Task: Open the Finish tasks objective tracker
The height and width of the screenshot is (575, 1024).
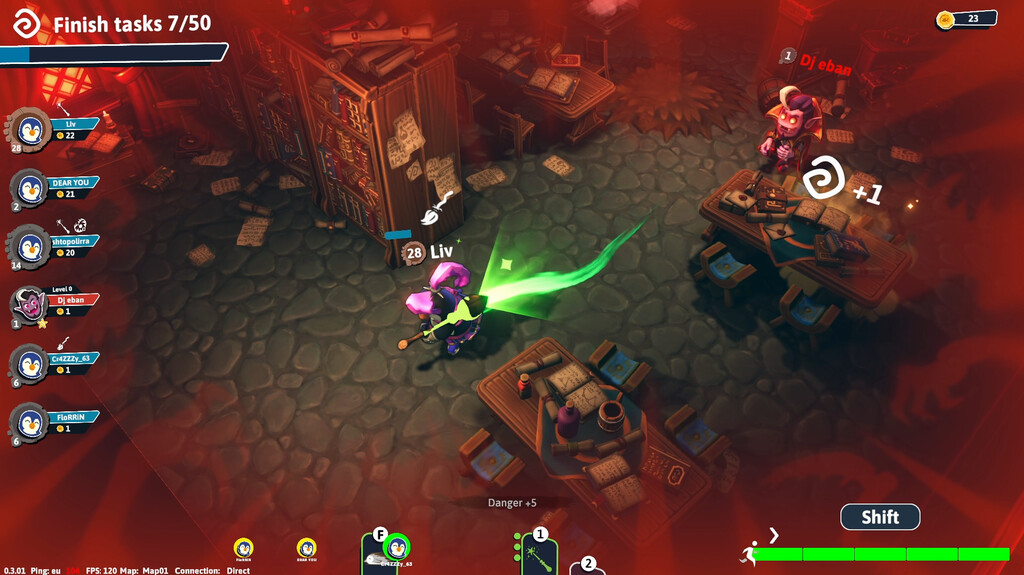Action: [x=115, y=25]
